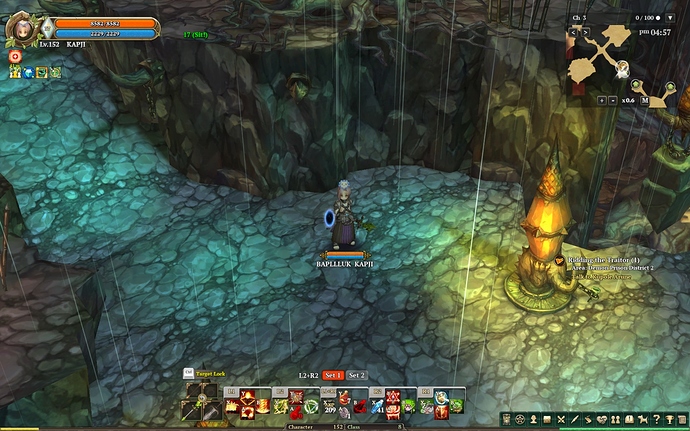Click the Target Lock indicator

tap(207, 373)
